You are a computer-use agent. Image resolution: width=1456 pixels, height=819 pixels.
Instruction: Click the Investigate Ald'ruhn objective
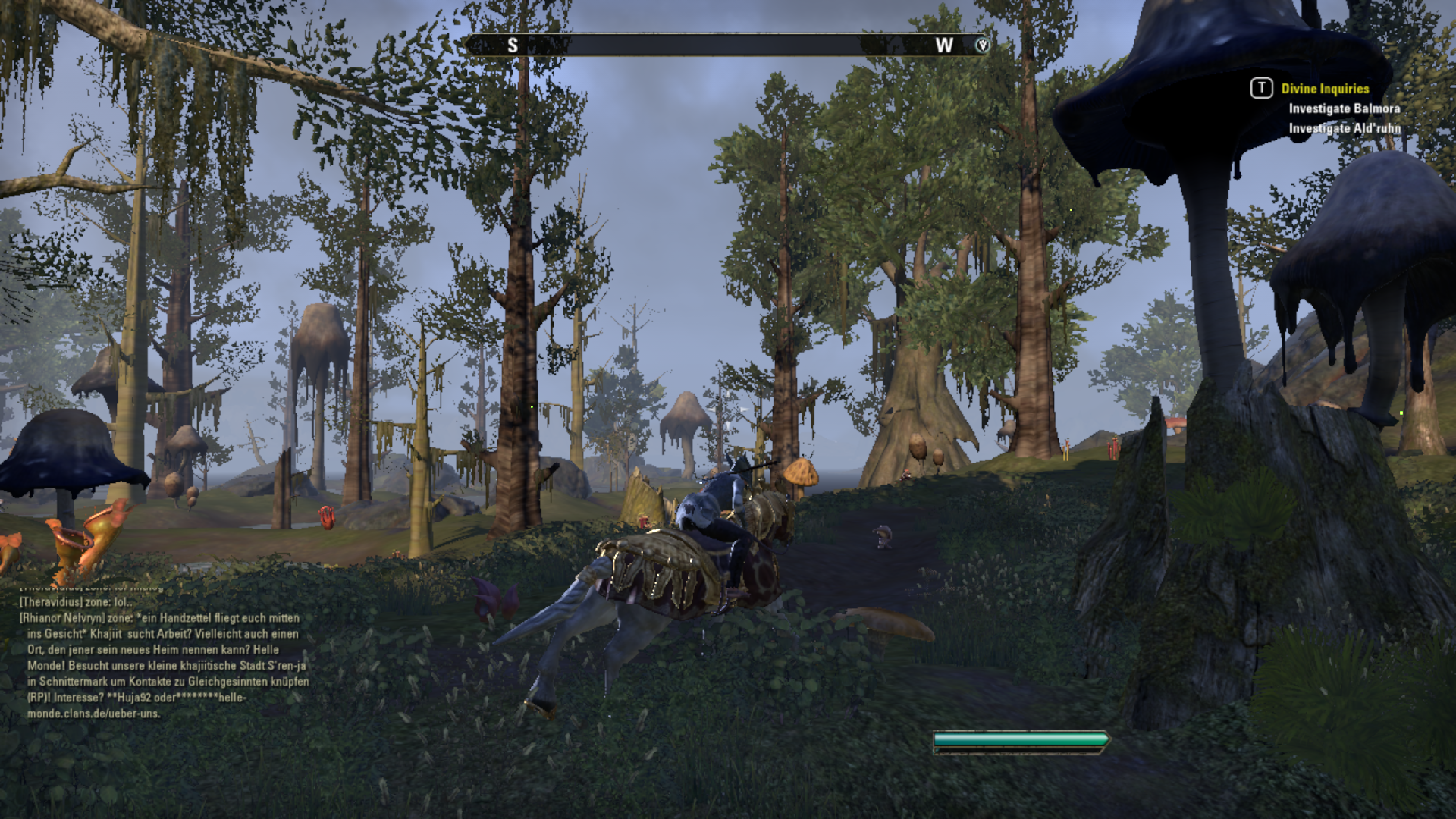click(x=1344, y=128)
